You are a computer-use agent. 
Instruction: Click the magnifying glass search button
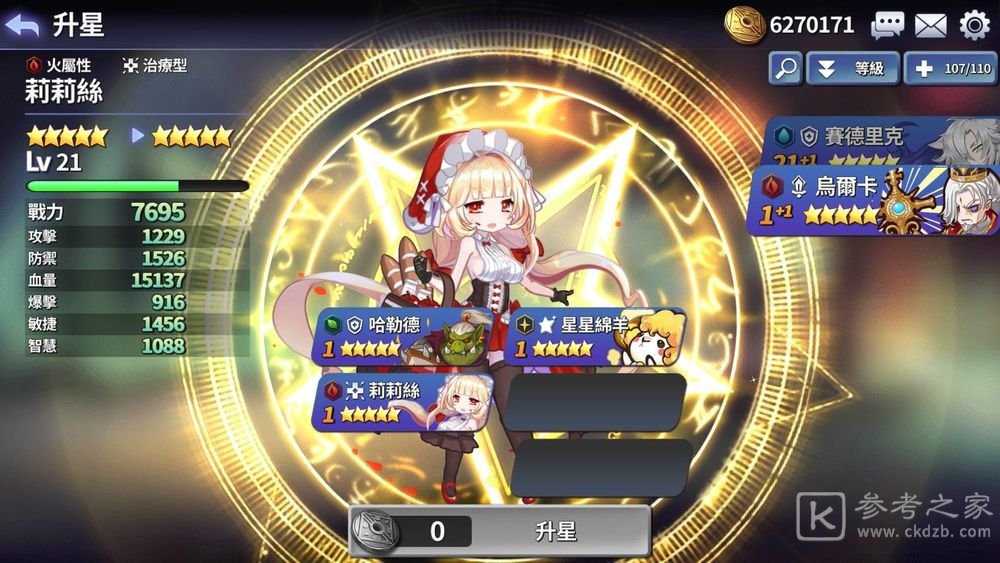785,69
